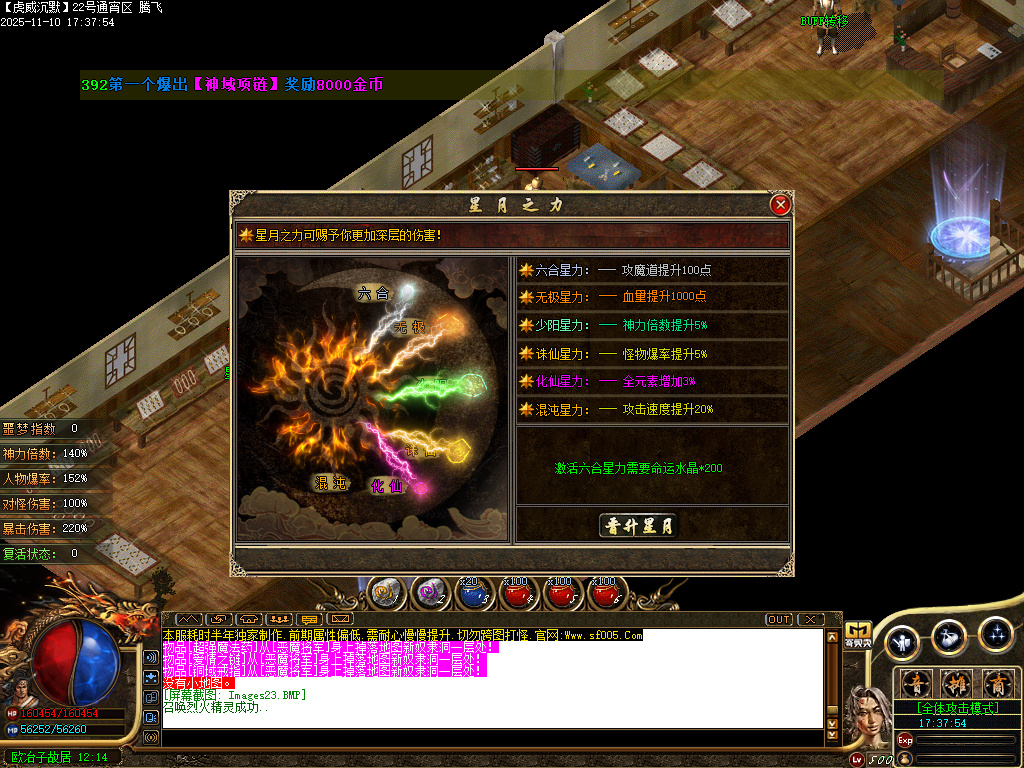Click the chat scrollbar up arrow
The image size is (1024, 768).
click(831, 637)
